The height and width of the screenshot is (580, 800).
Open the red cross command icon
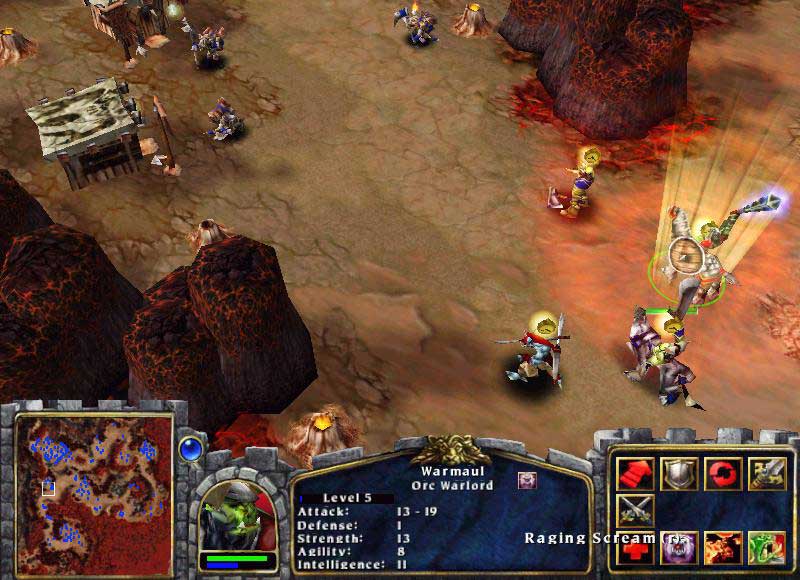[634, 547]
